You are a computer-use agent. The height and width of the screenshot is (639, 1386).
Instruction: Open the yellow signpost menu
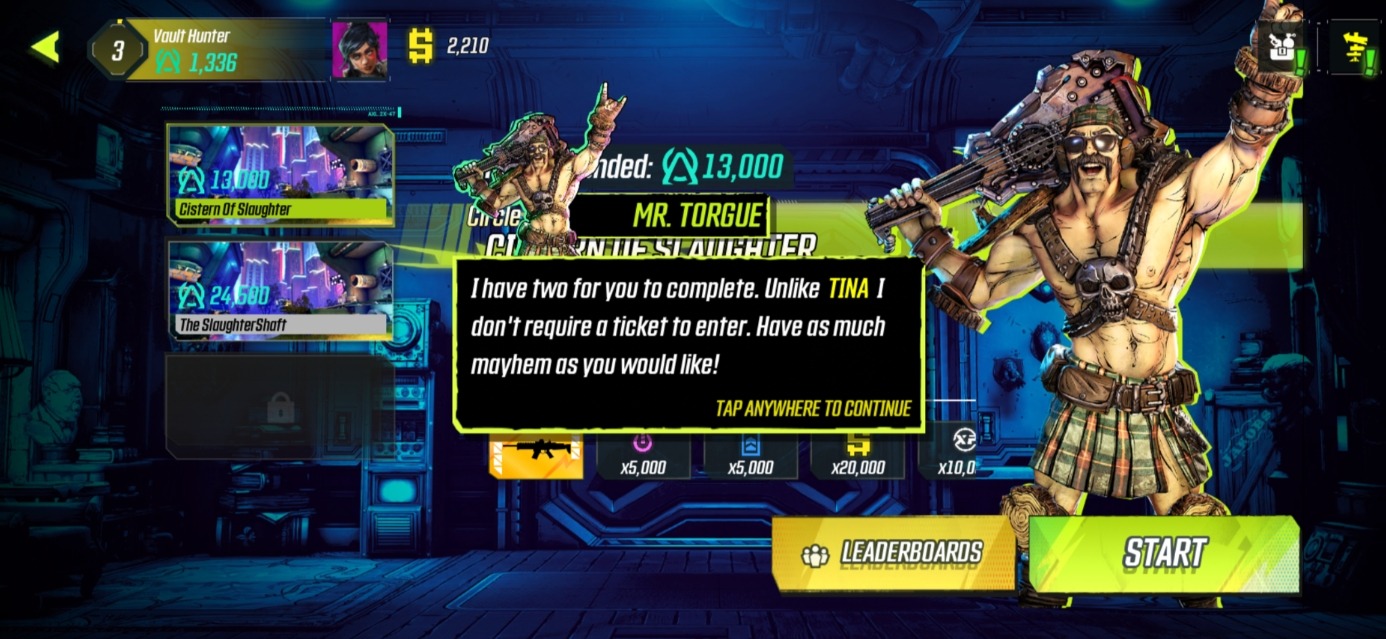(1354, 47)
